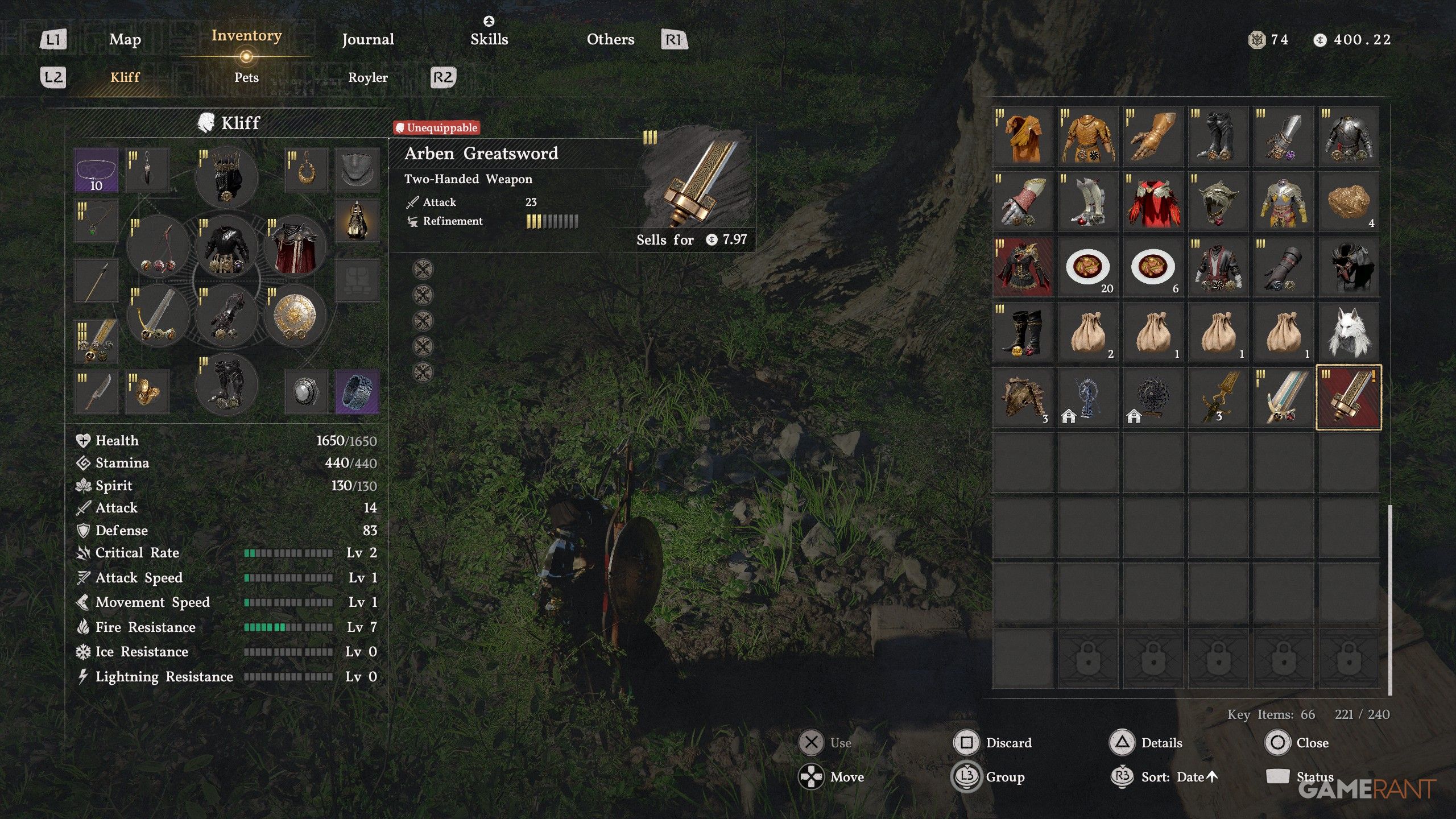
Task: Open the Journal tab
Action: tap(367, 39)
